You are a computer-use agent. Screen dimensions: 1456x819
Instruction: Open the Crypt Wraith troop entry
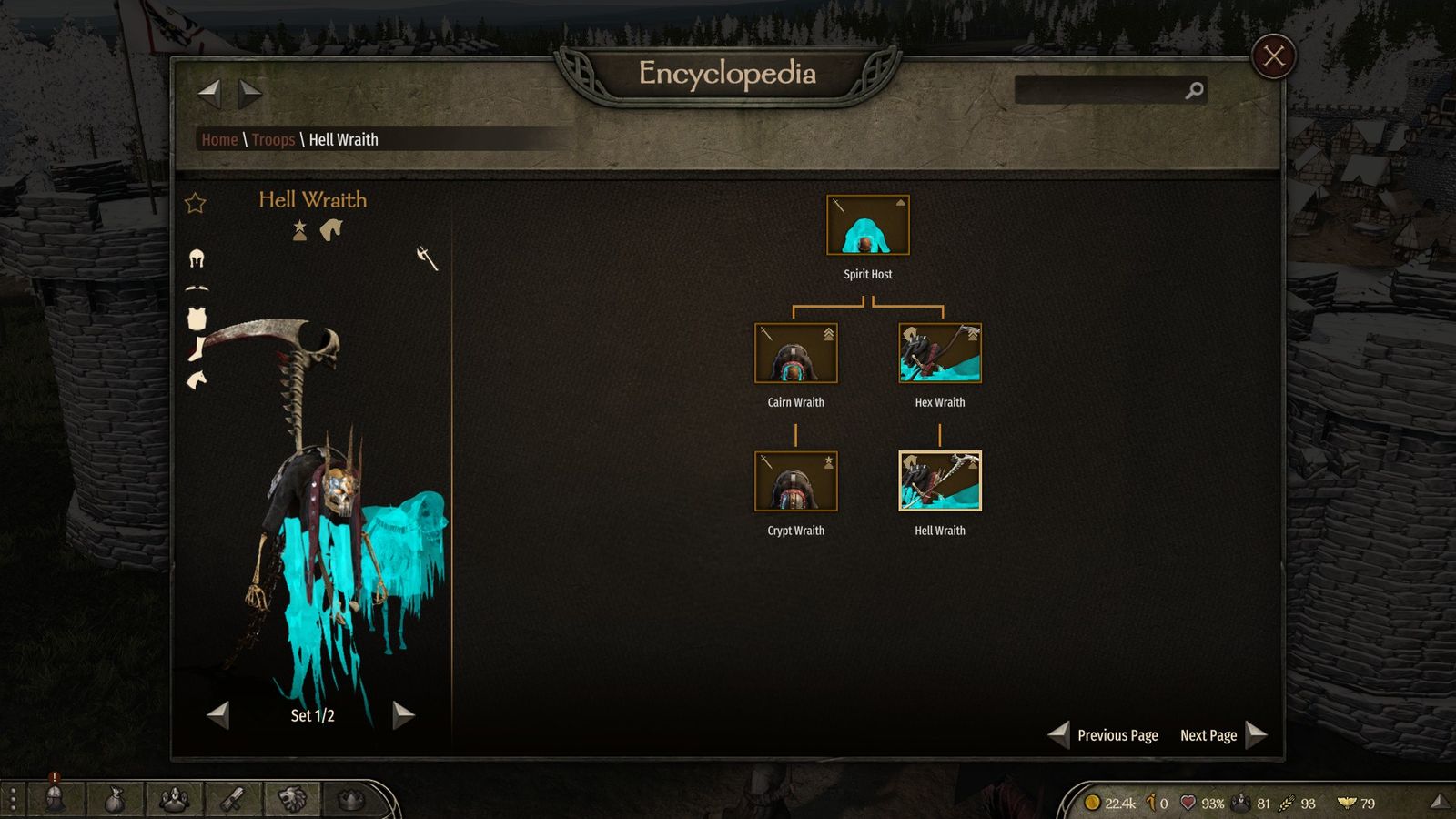click(795, 481)
